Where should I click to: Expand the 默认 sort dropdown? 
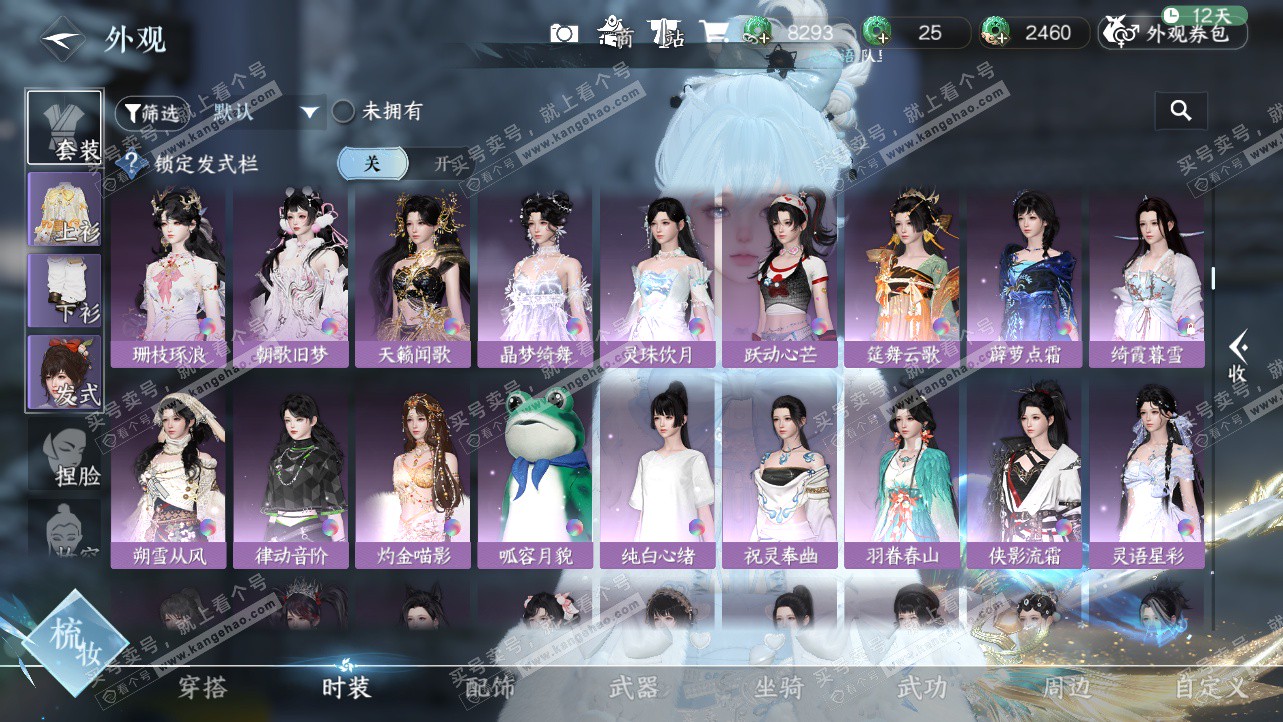(x=309, y=112)
